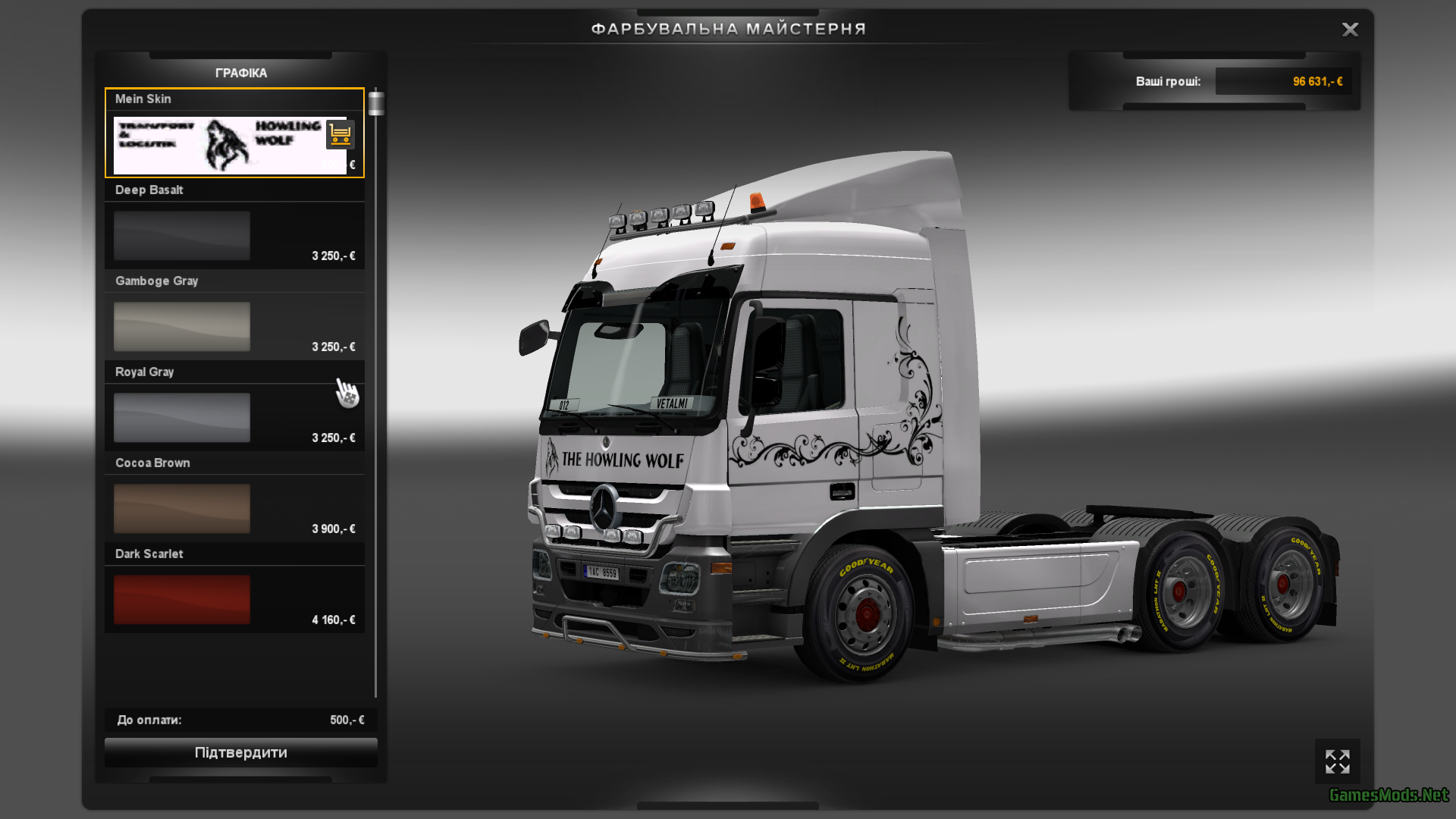
Task: Choose the Deep Basalt paint swatch
Action: pos(182,236)
